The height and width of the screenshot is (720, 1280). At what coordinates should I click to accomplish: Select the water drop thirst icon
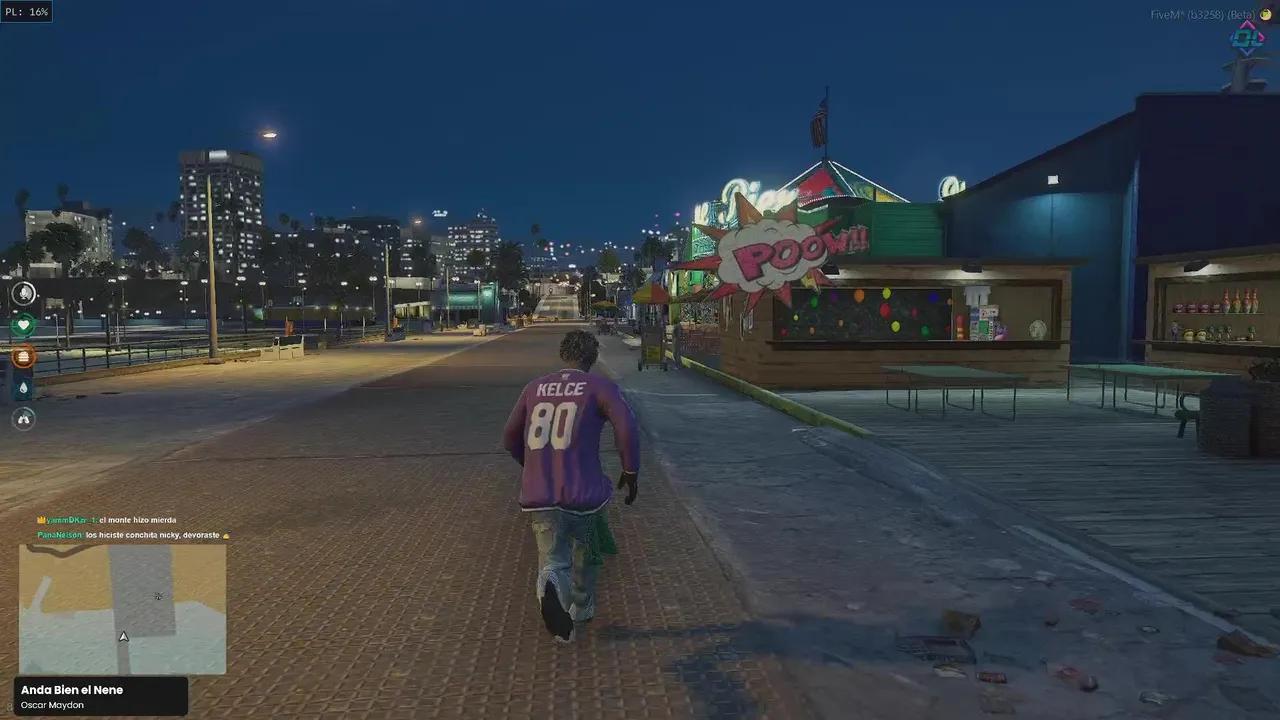[x=23, y=387]
